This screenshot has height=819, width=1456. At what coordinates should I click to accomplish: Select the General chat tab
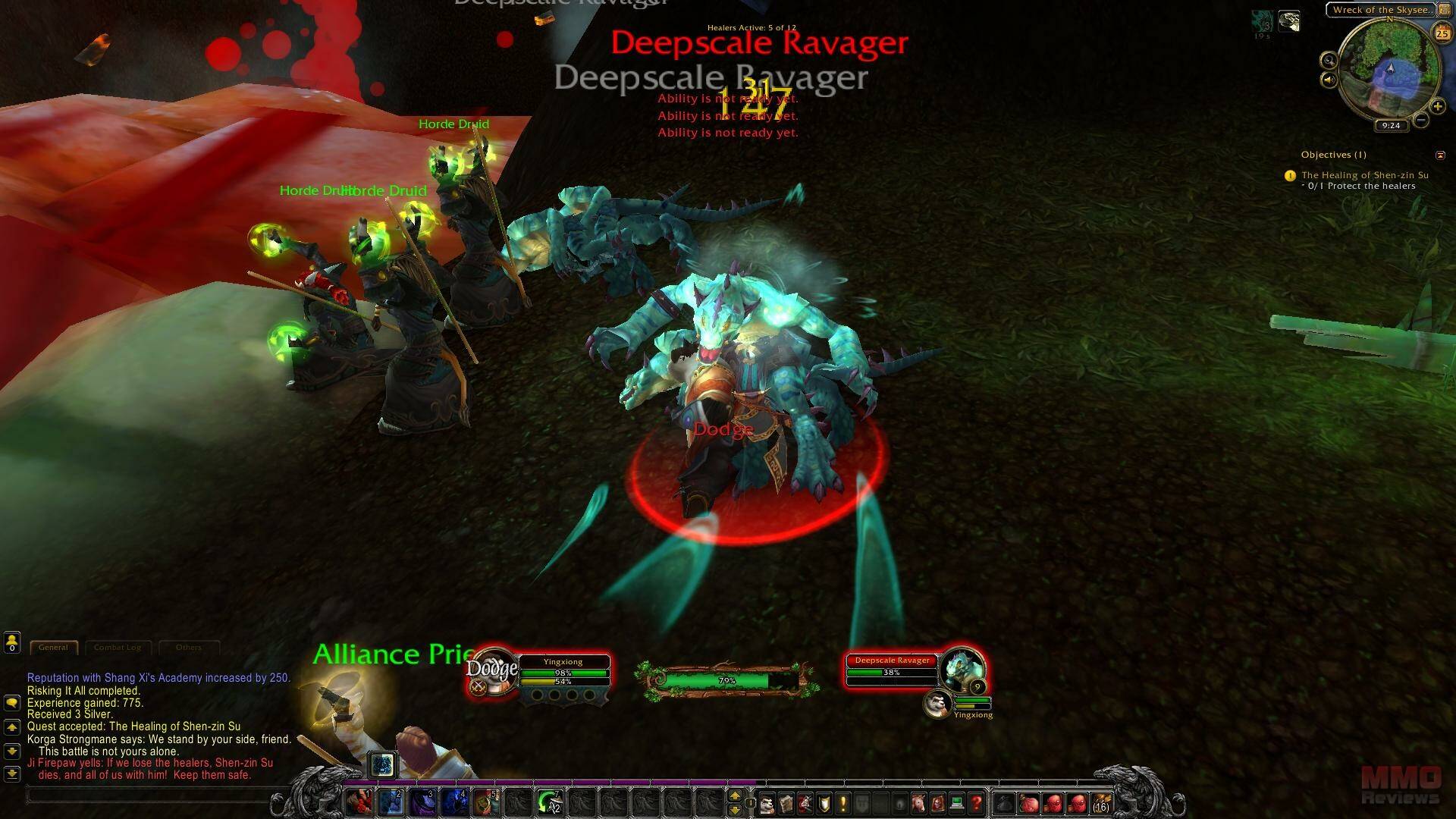pos(53,648)
